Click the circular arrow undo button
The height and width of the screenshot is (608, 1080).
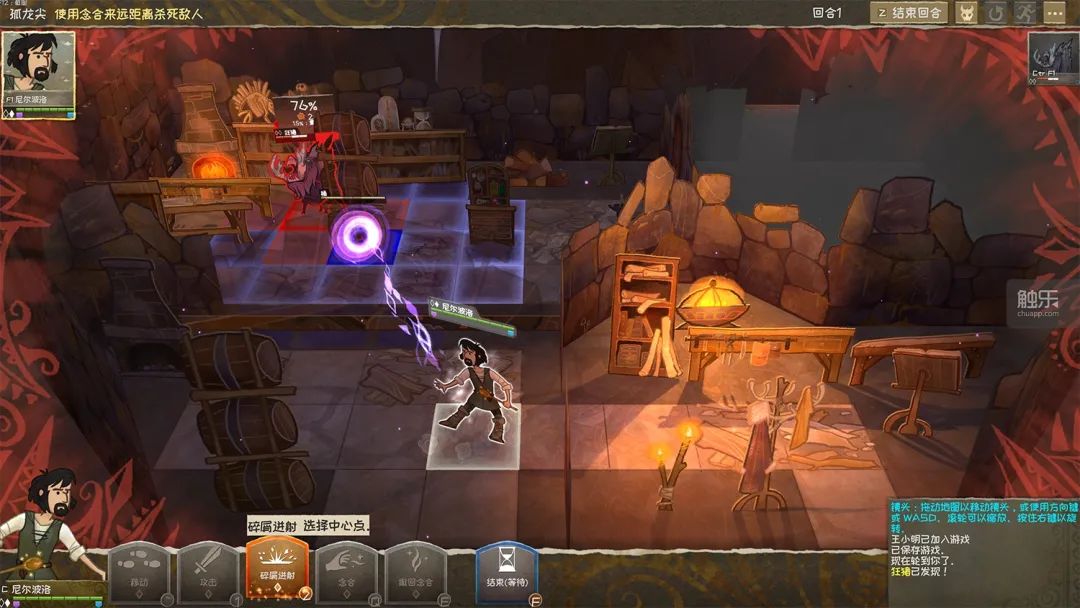pyautogui.click(x=996, y=13)
